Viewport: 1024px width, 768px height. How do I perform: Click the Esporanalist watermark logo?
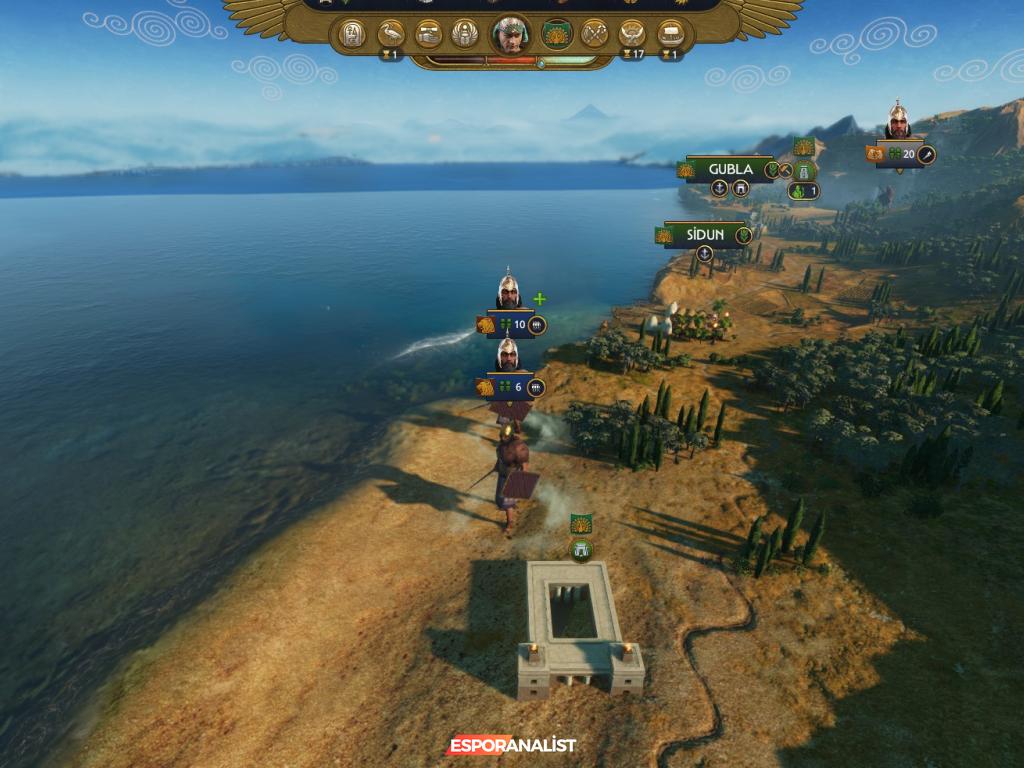point(511,746)
